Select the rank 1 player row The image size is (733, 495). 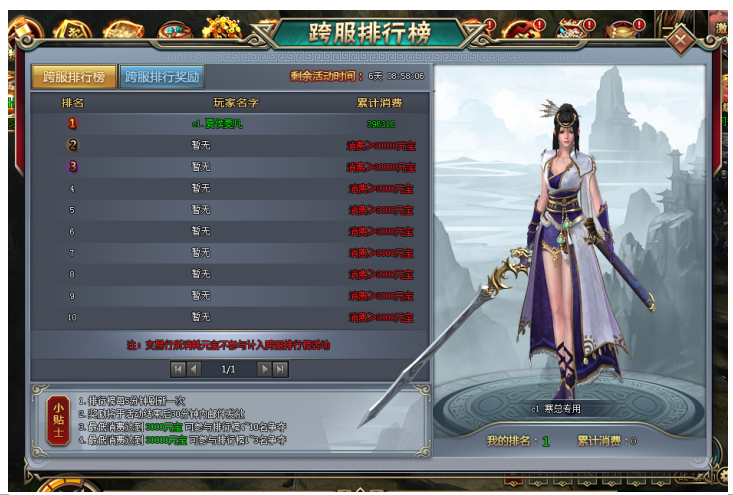[230, 123]
